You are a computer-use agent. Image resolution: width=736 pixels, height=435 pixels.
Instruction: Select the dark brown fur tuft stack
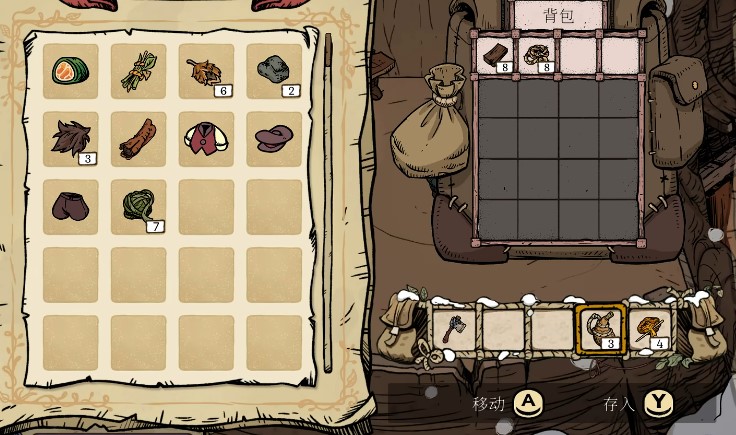point(71,138)
